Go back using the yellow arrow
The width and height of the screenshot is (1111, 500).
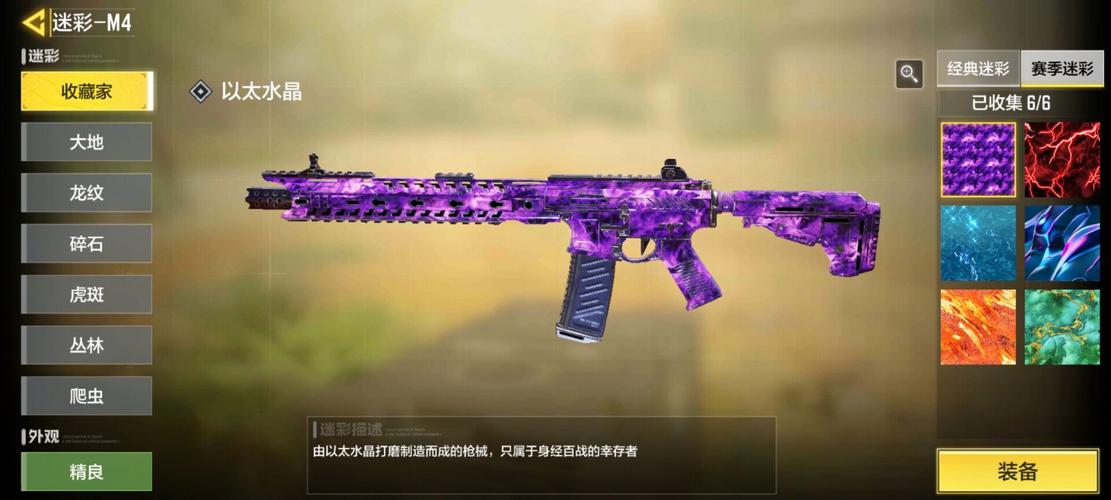pyautogui.click(x=35, y=22)
